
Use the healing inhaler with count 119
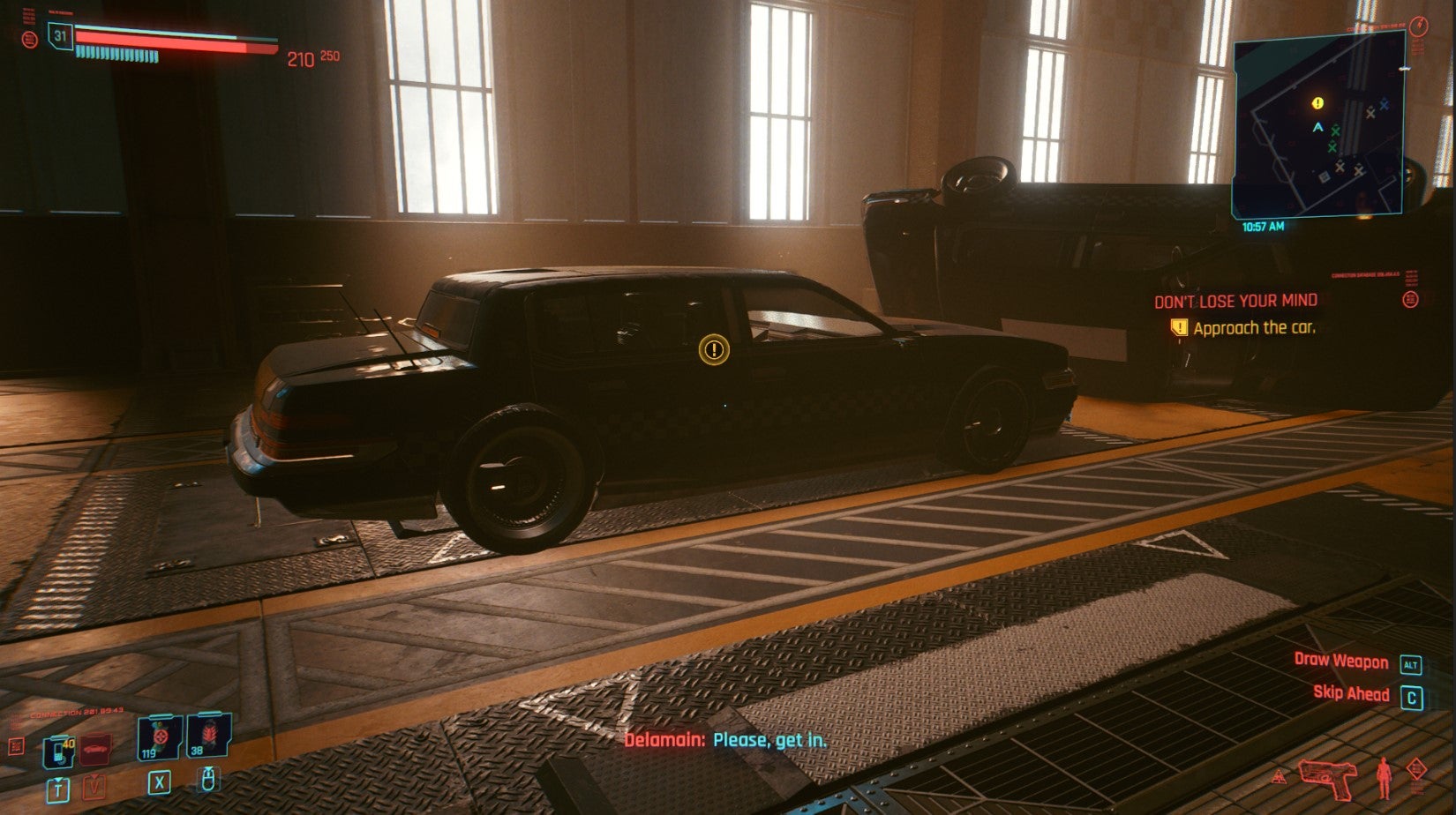160,737
